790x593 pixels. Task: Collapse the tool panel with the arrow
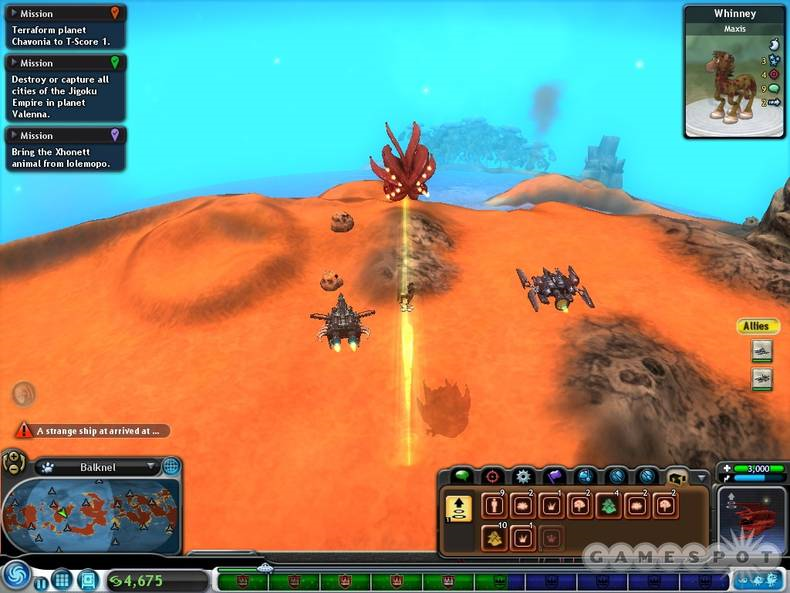[x=706, y=476]
